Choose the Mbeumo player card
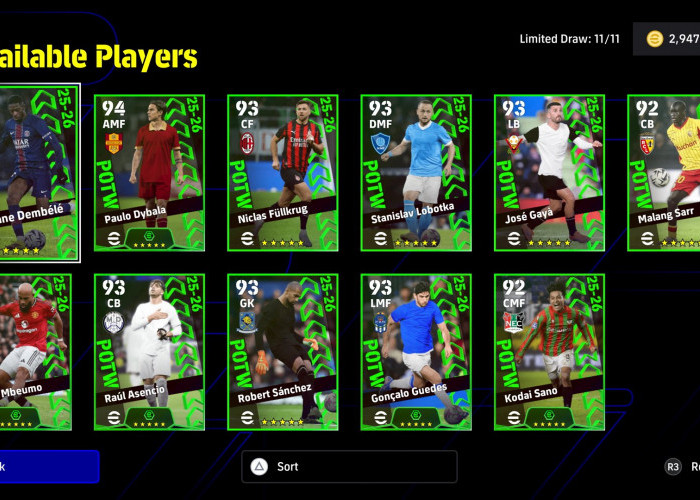The width and height of the screenshot is (700, 500). [35, 352]
